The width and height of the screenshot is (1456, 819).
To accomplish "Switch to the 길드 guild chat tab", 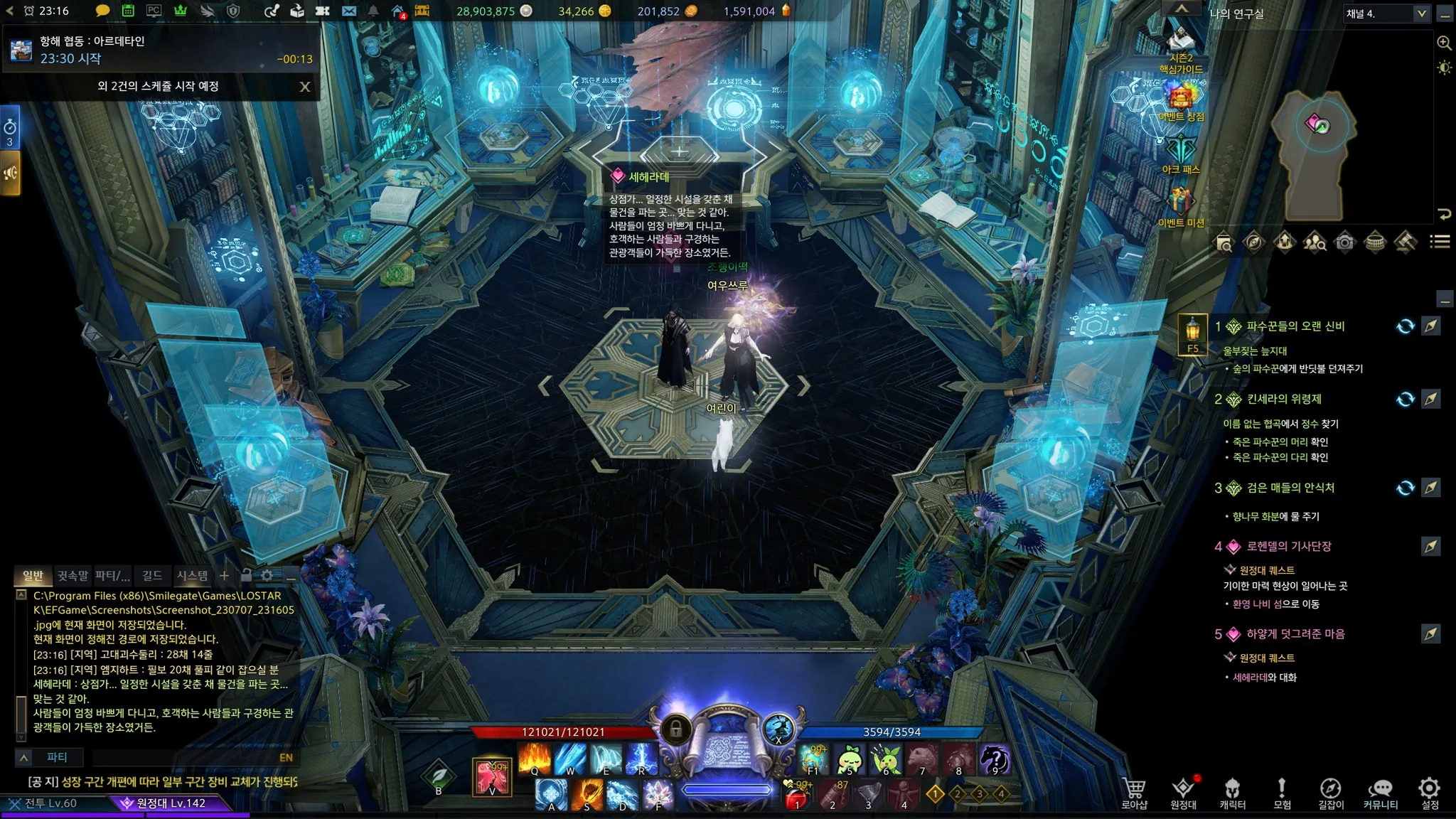I will (x=152, y=575).
